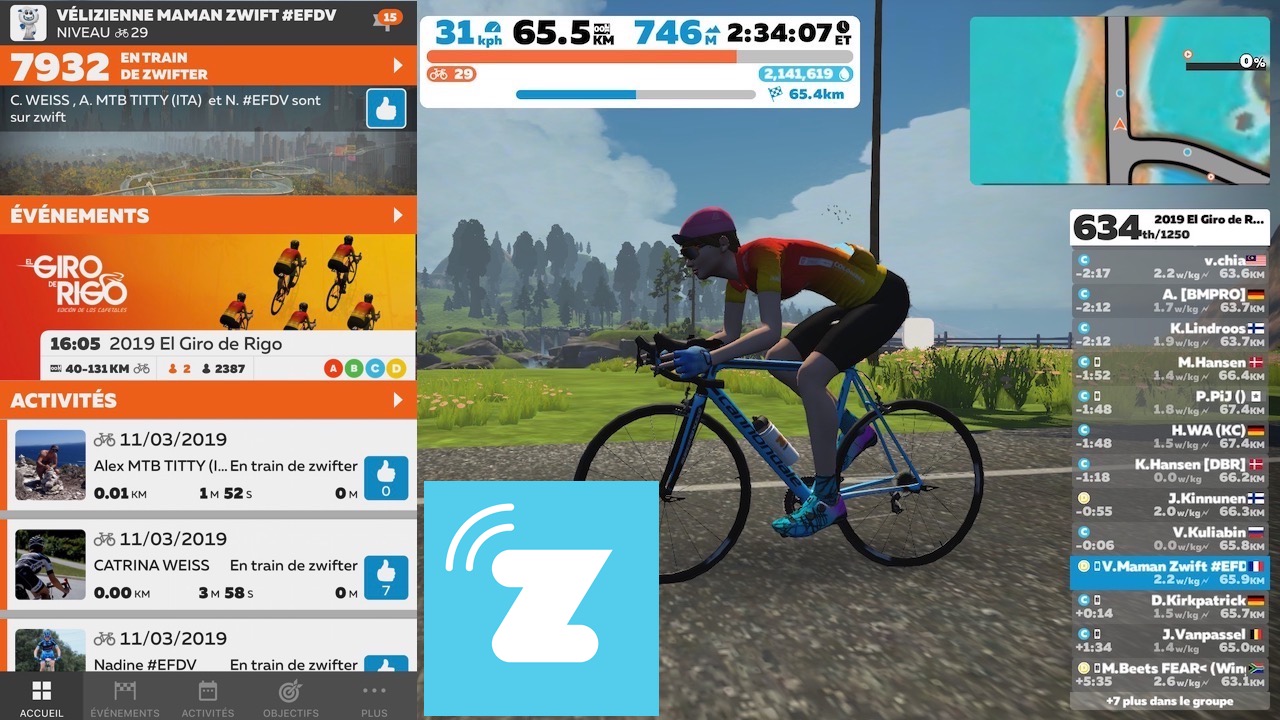Select the Objectifs target icon
1280x720 pixels.
291,692
